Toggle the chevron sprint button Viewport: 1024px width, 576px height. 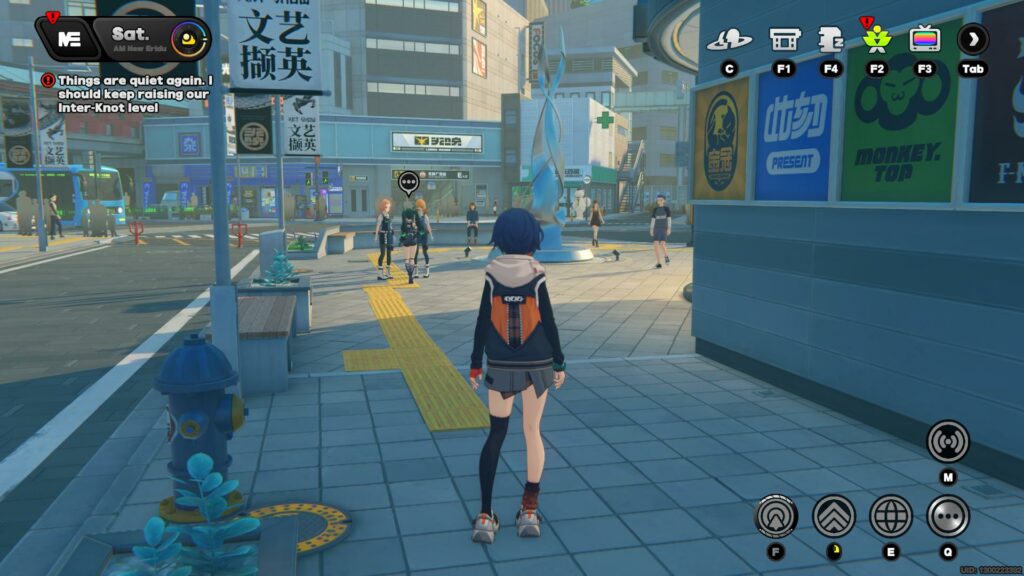[833, 516]
